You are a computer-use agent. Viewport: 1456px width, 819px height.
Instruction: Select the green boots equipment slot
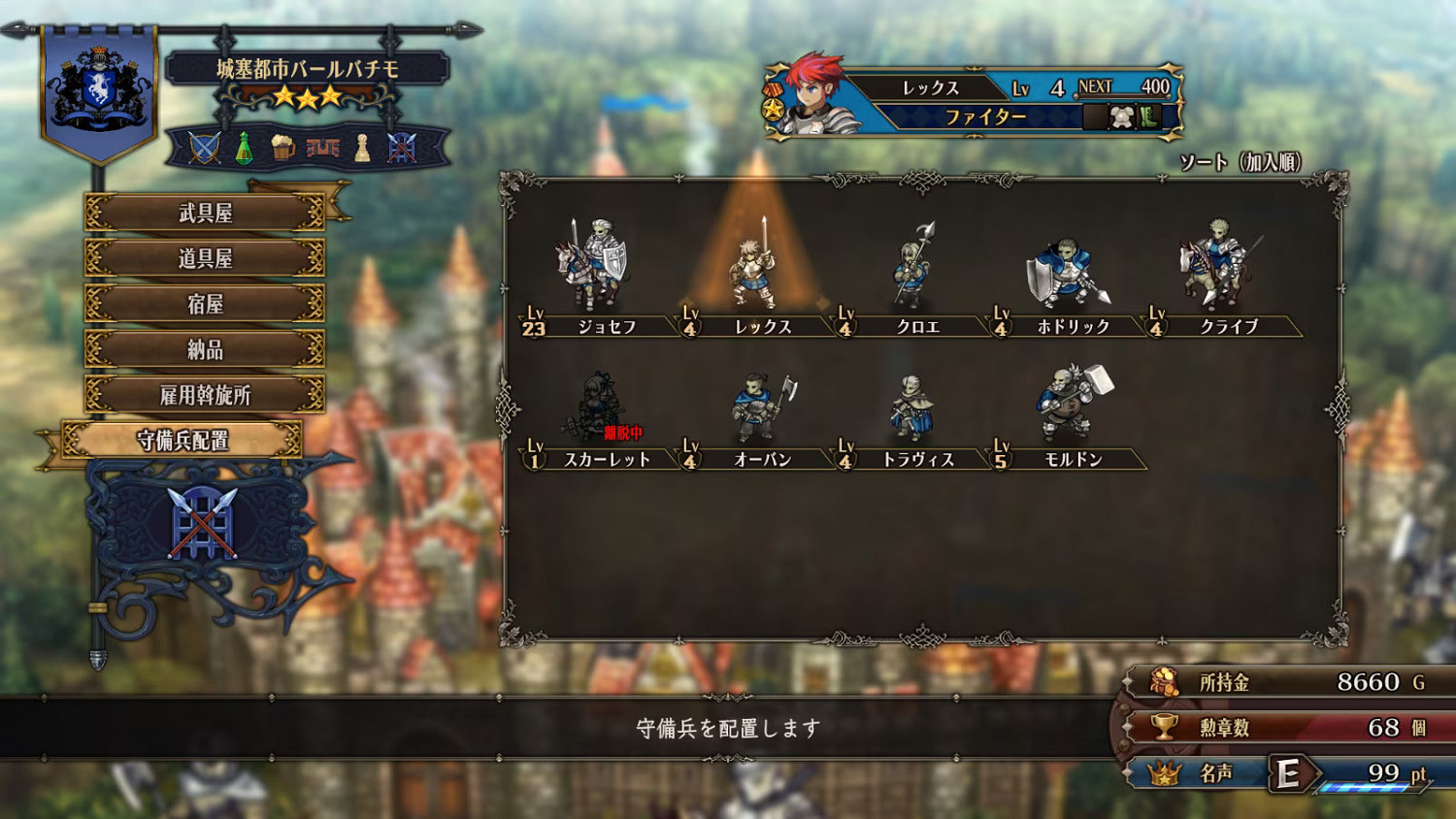[x=1148, y=115]
